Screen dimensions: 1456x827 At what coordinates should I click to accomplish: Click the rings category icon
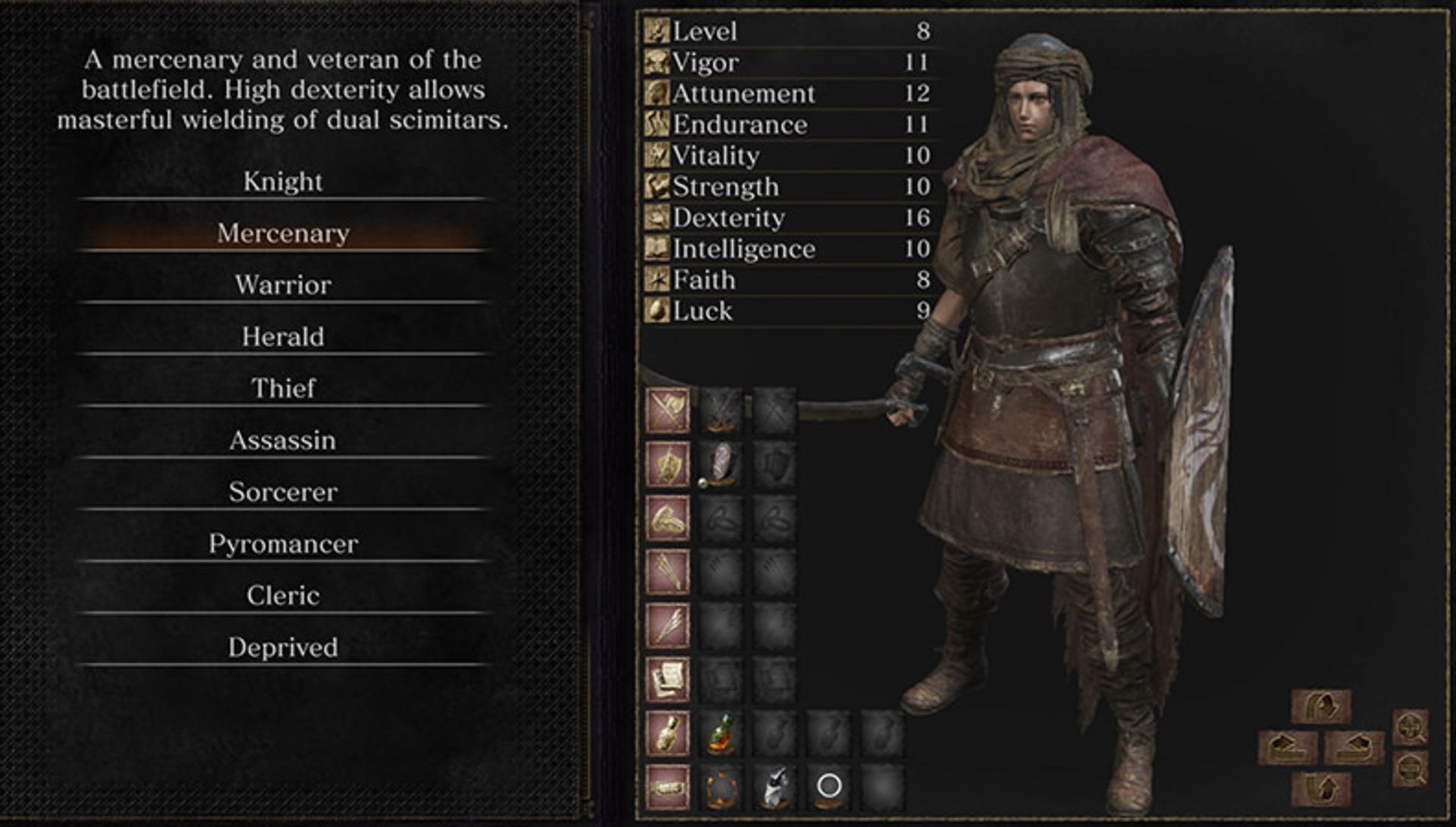click(667, 518)
